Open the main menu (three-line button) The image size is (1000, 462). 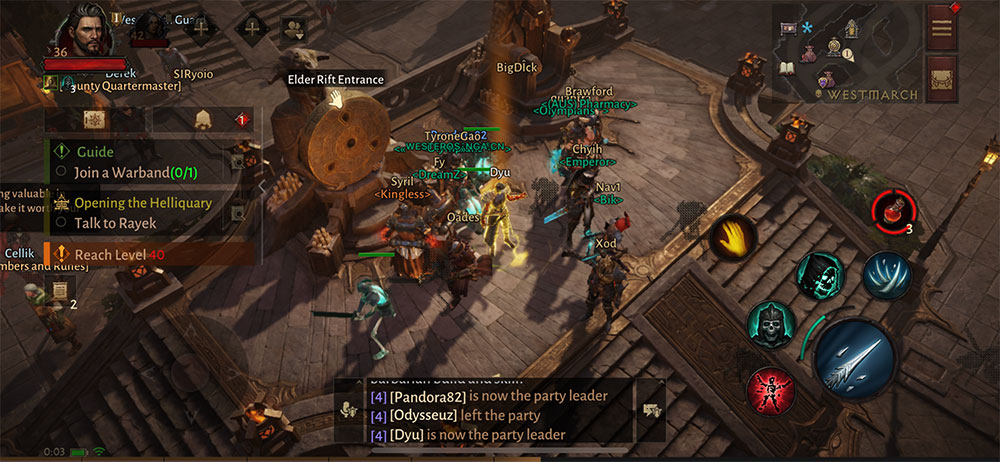[x=942, y=27]
